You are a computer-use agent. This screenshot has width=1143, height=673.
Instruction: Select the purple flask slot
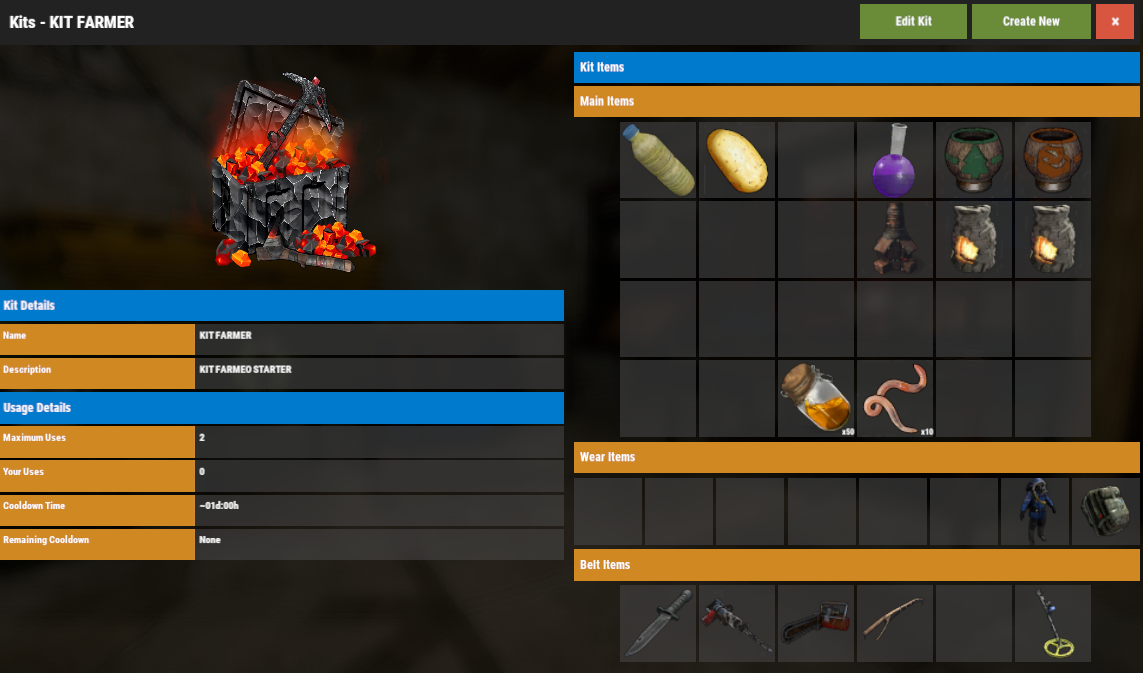click(x=895, y=160)
